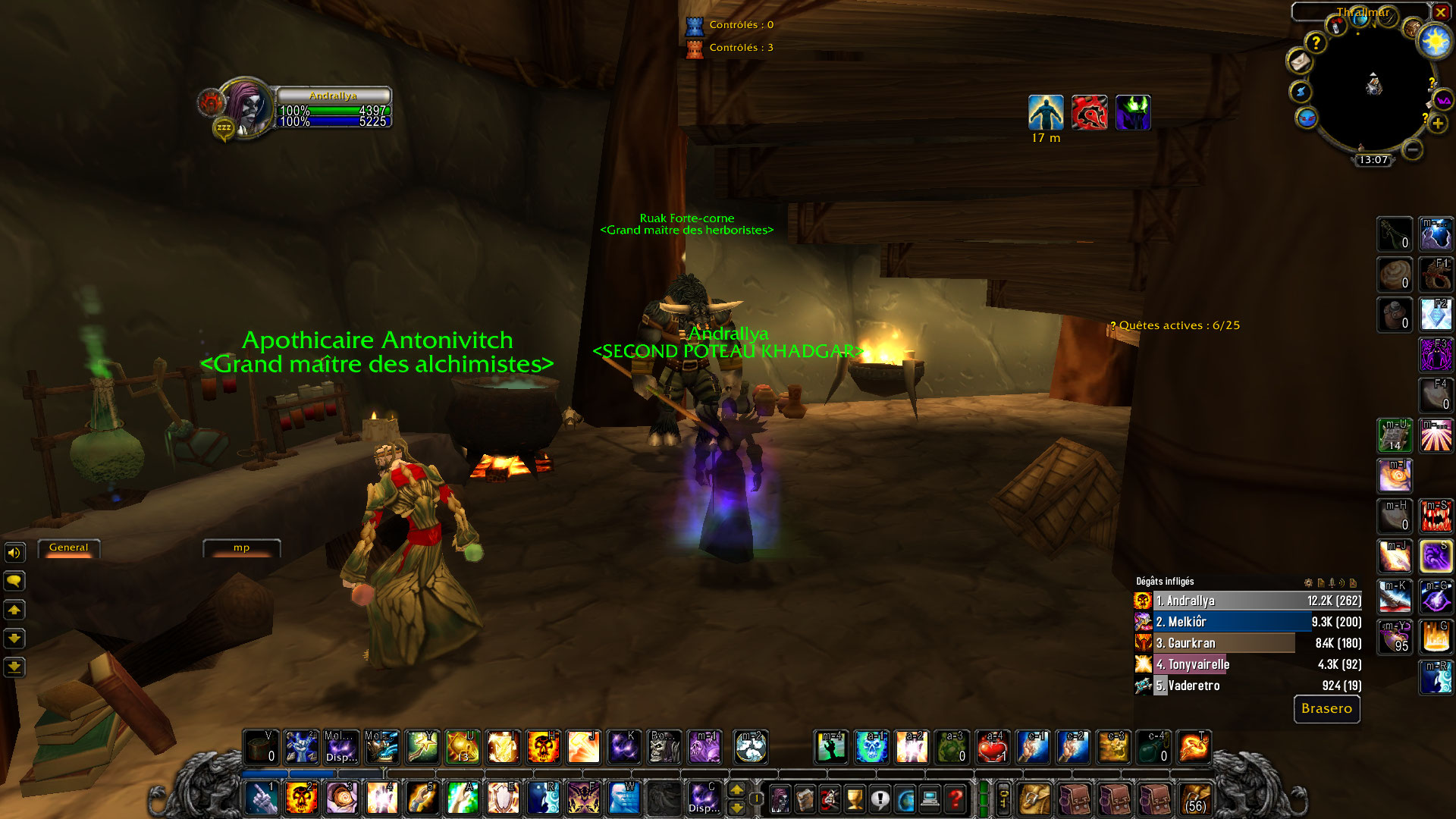
Task: Open the spellbook icon in micro menu
Action: point(806,797)
